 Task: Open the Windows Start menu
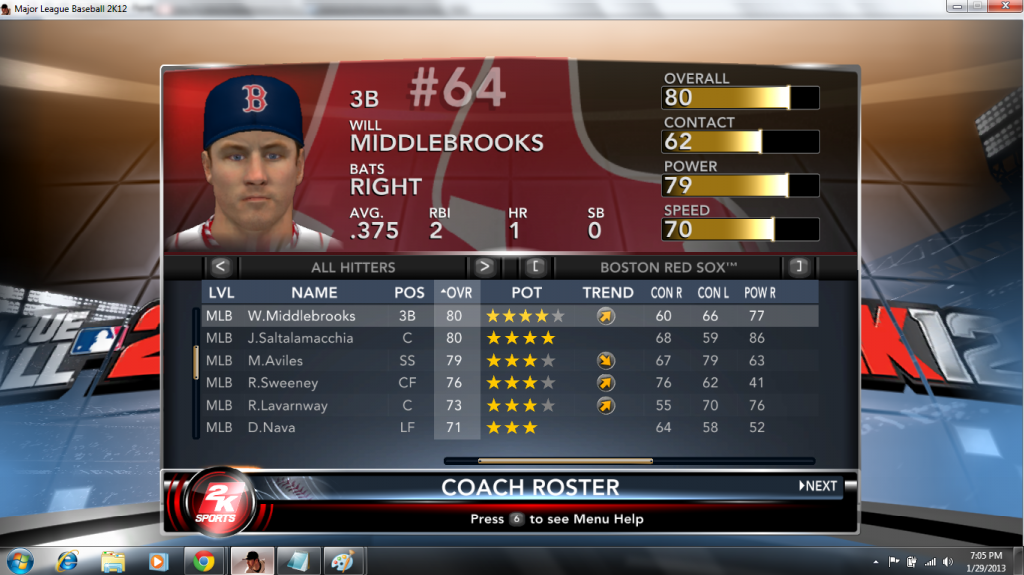pos(19,559)
